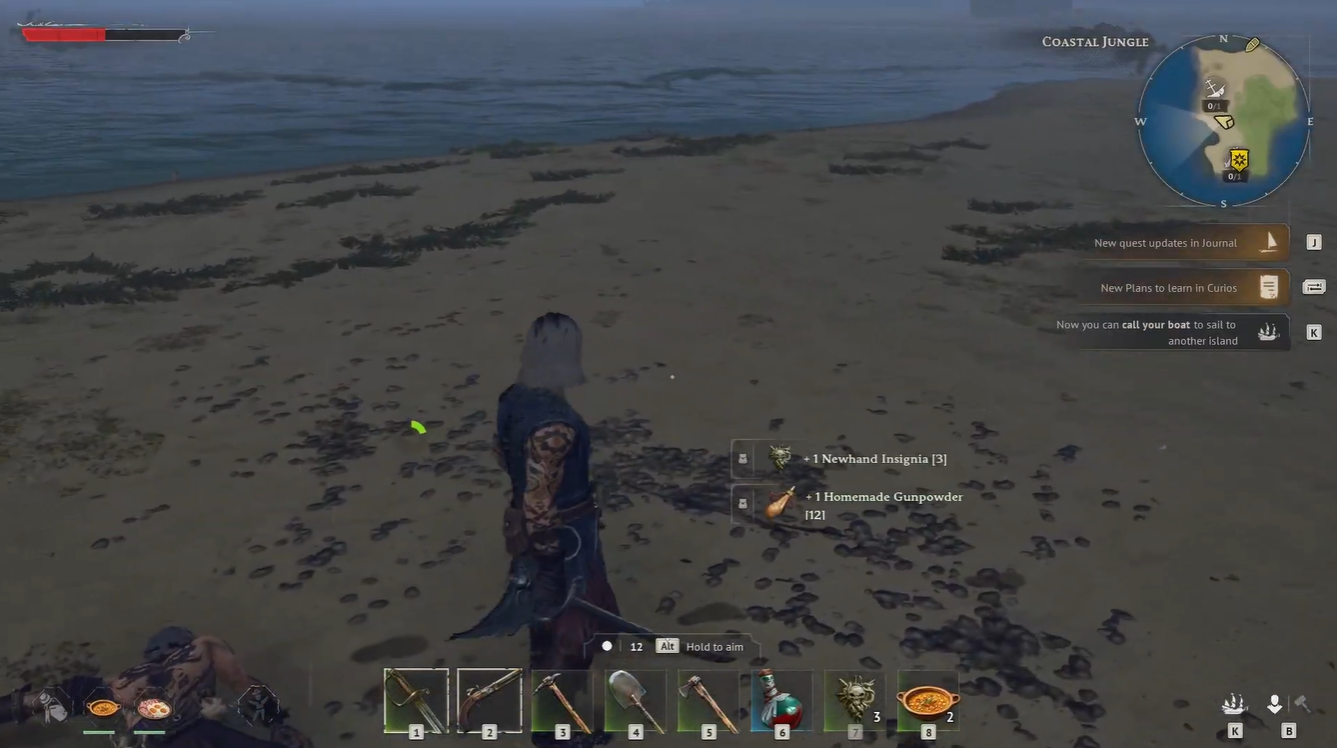This screenshot has width=1337, height=748.
Task: Click the Newhand Insignia pickup icon
Action: (x=778, y=457)
